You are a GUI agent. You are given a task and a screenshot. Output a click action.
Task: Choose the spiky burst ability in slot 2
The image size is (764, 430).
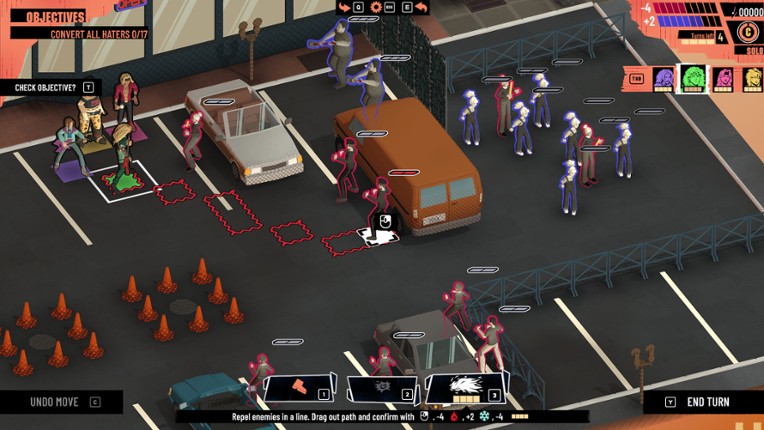(381, 388)
